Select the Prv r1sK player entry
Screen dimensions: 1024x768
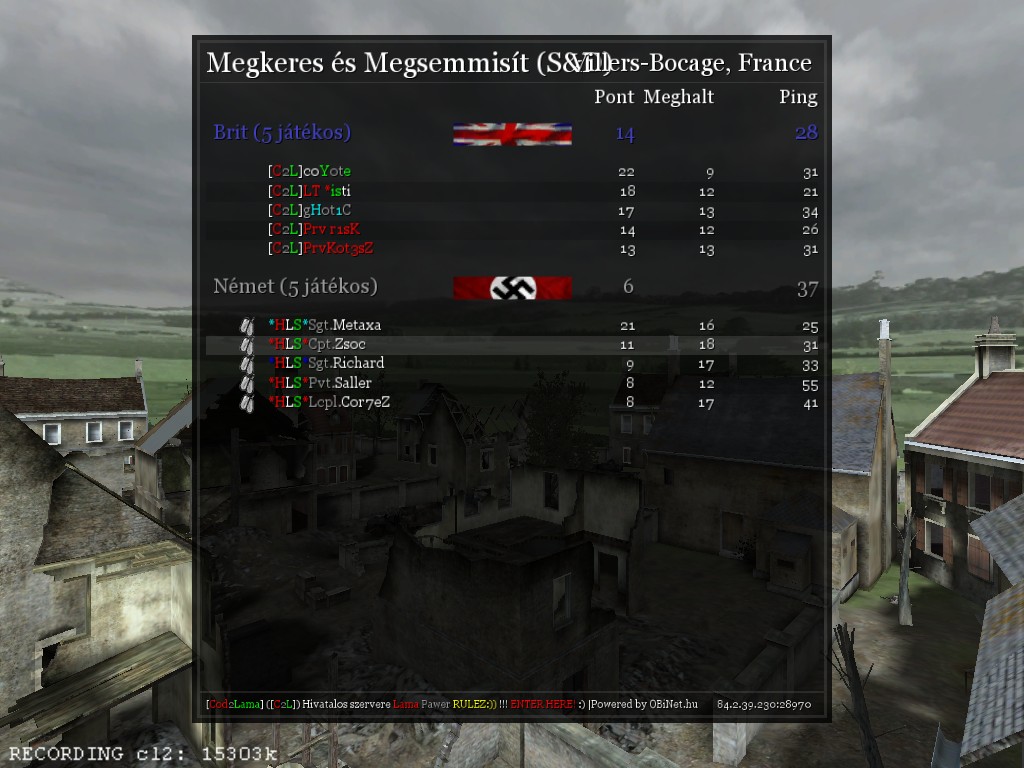click(314, 230)
